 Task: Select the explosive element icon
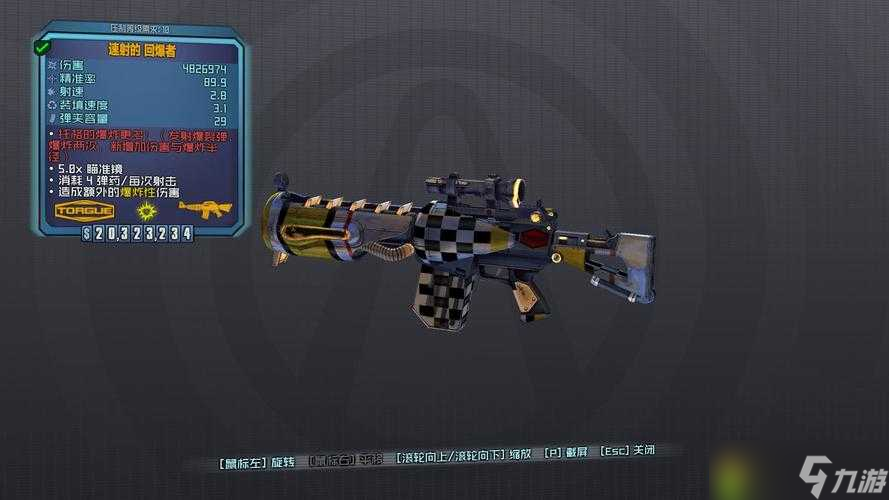147,210
